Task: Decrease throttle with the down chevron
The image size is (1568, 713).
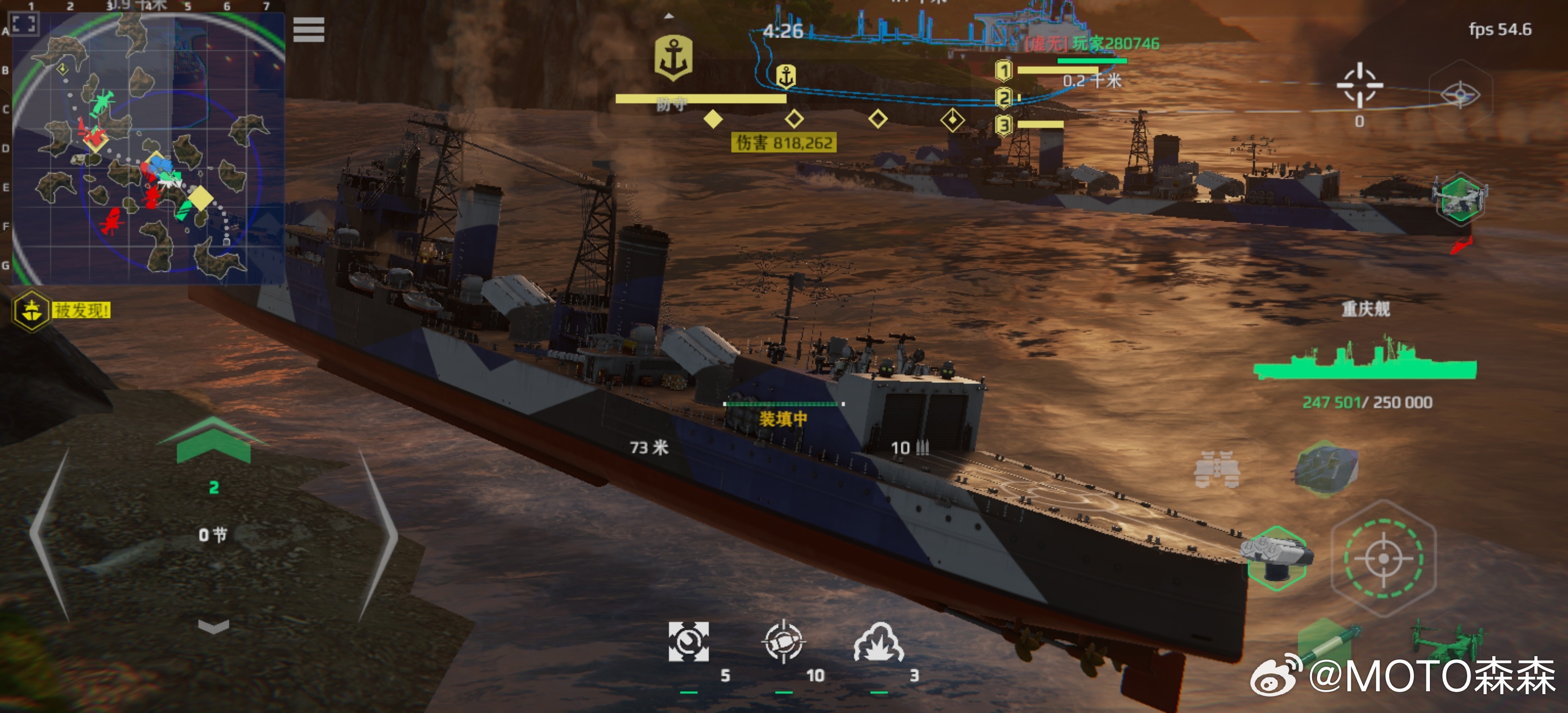Action: pos(214,626)
